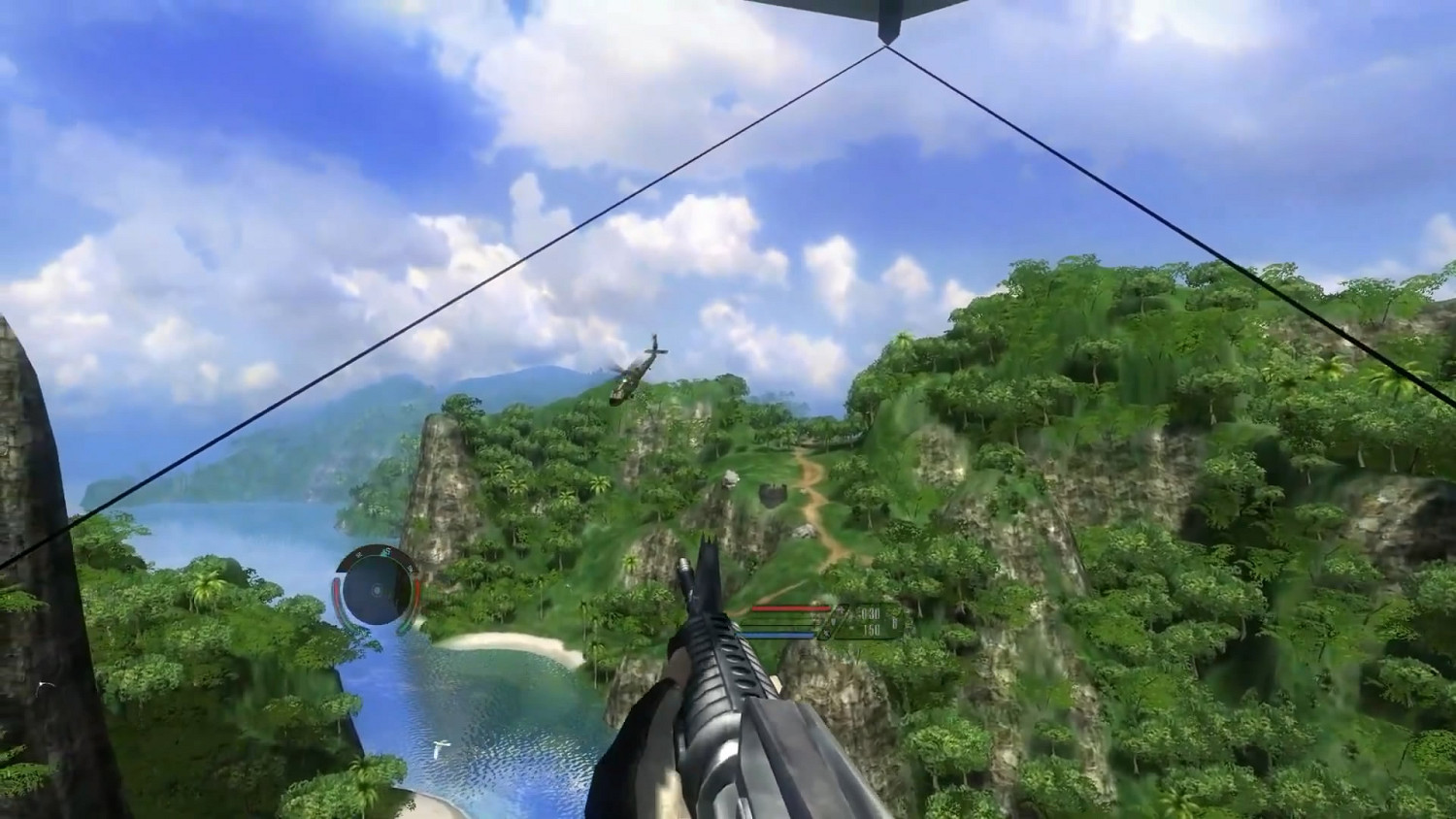Click the blue armor bar

tap(777, 634)
